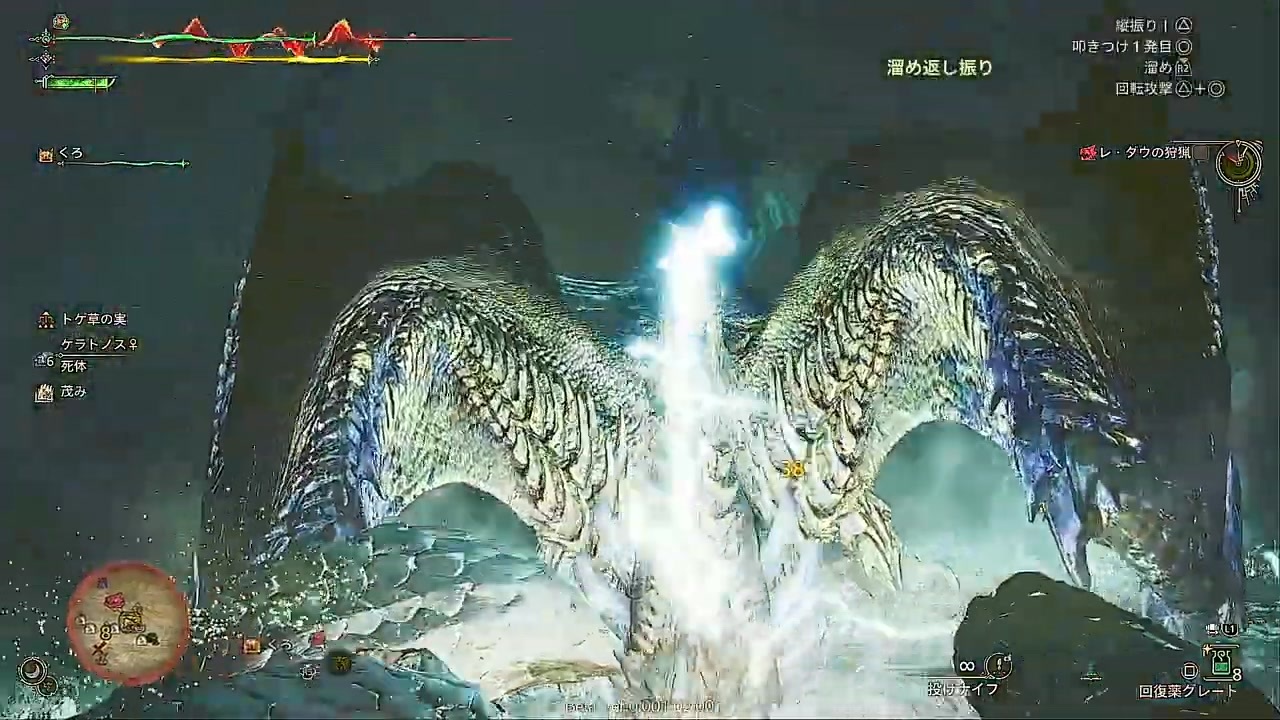Click the 茂み bush icon in the list
The image size is (1280, 720).
pyautogui.click(x=45, y=391)
